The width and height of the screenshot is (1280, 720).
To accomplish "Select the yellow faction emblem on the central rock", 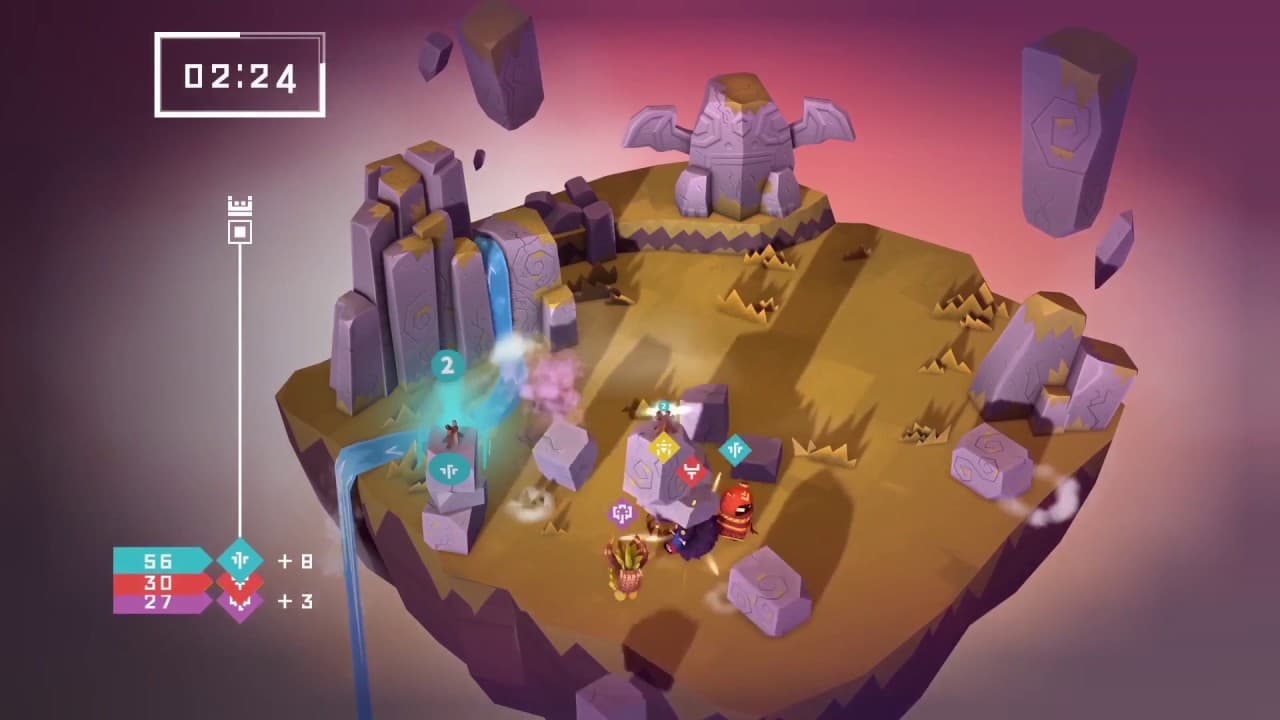I will pos(664,446).
